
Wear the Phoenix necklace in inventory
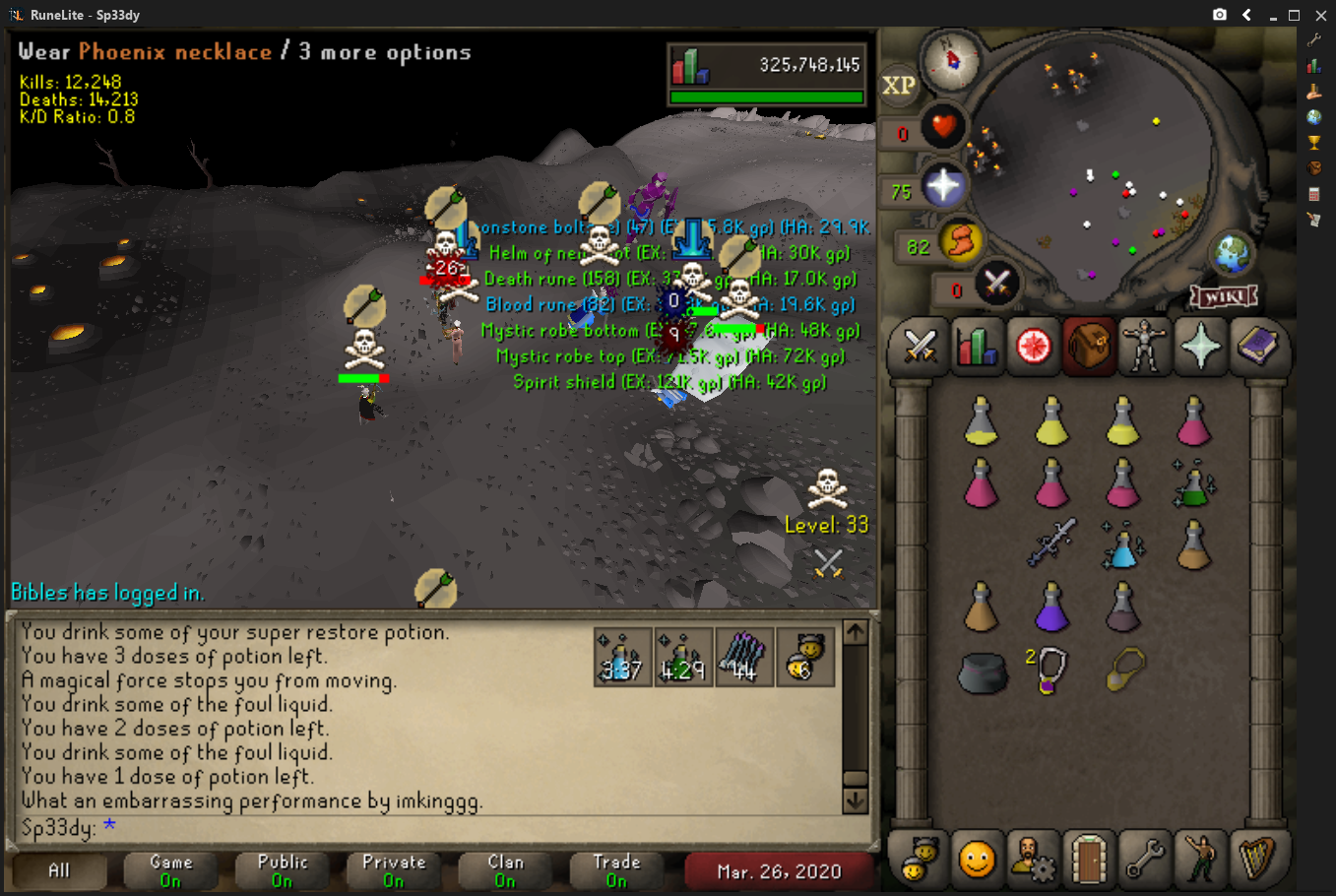[x=1123, y=670]
